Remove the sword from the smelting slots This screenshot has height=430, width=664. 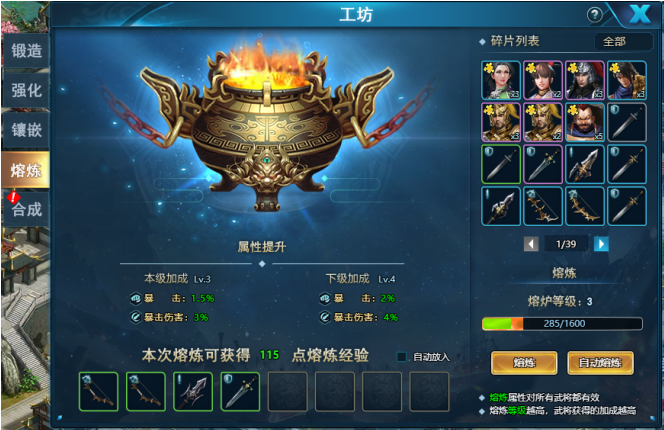tap(240, 391)
